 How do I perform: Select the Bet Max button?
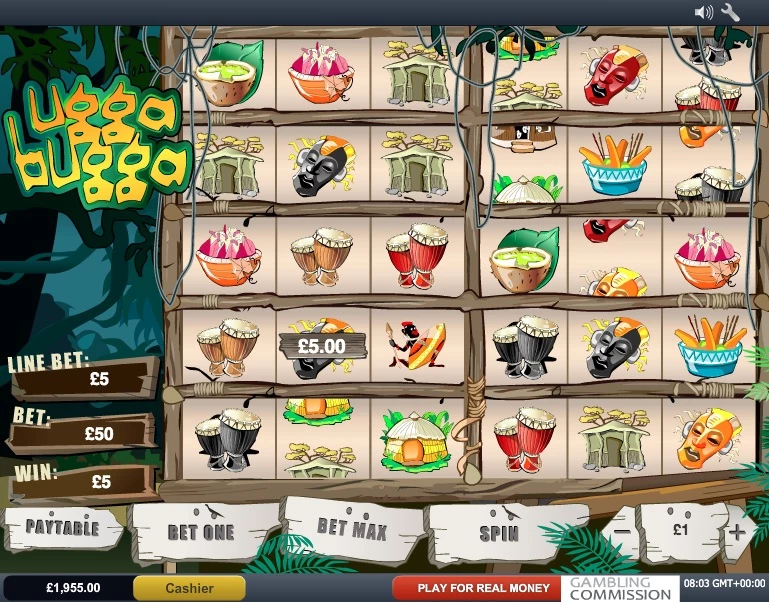(351, 528)
